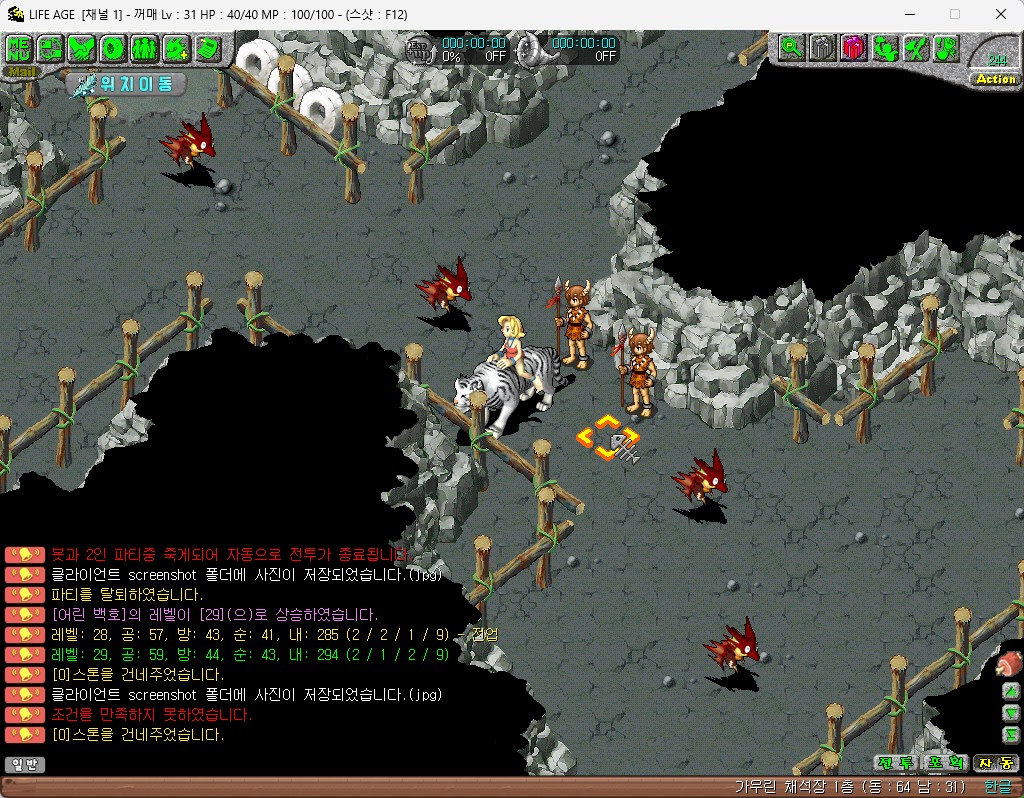
Task: Select the crossed tools icon
Action: point(915,46)
